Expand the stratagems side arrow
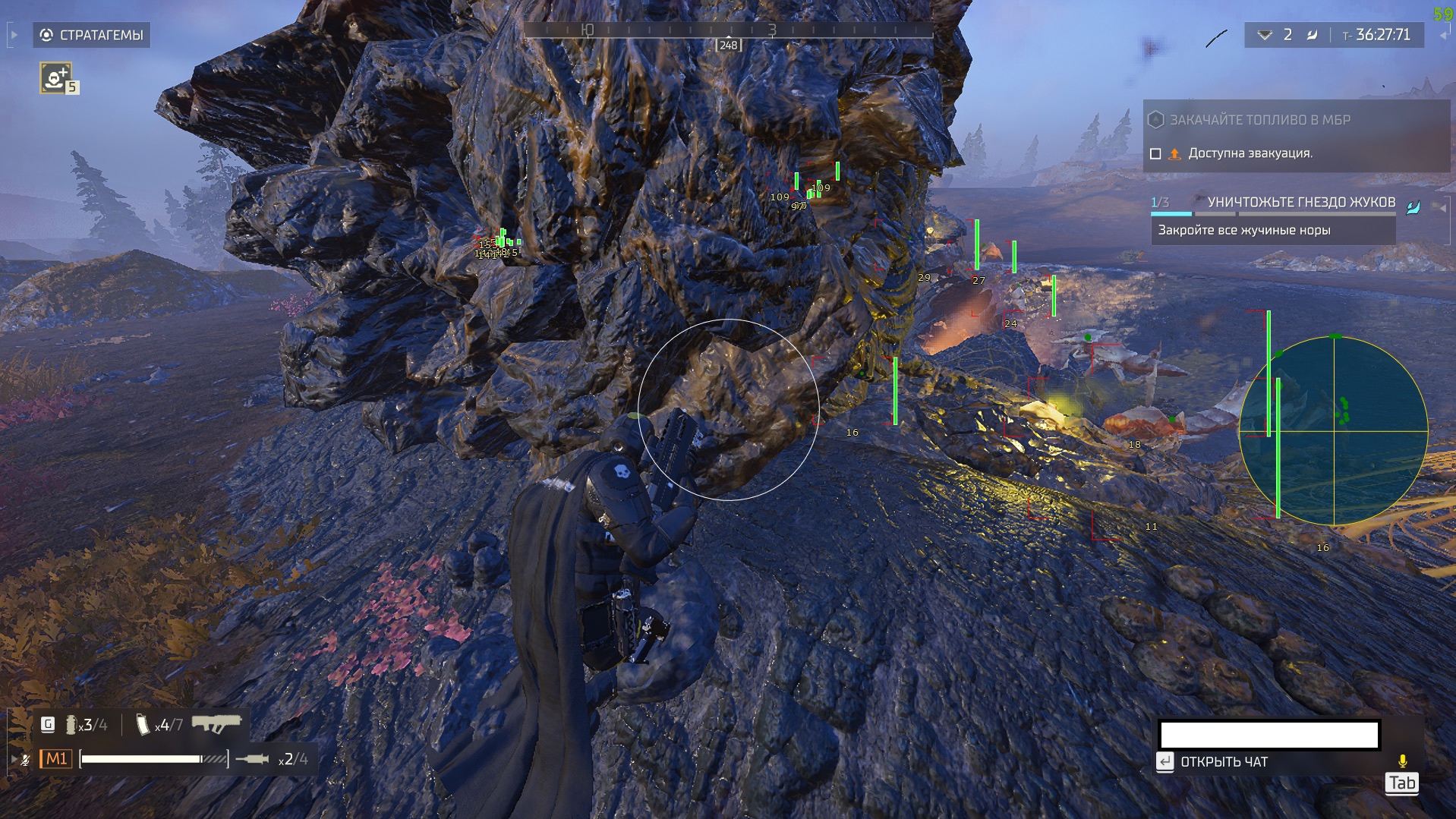Screen dimensions: 1456x819 tap(14, 35)
